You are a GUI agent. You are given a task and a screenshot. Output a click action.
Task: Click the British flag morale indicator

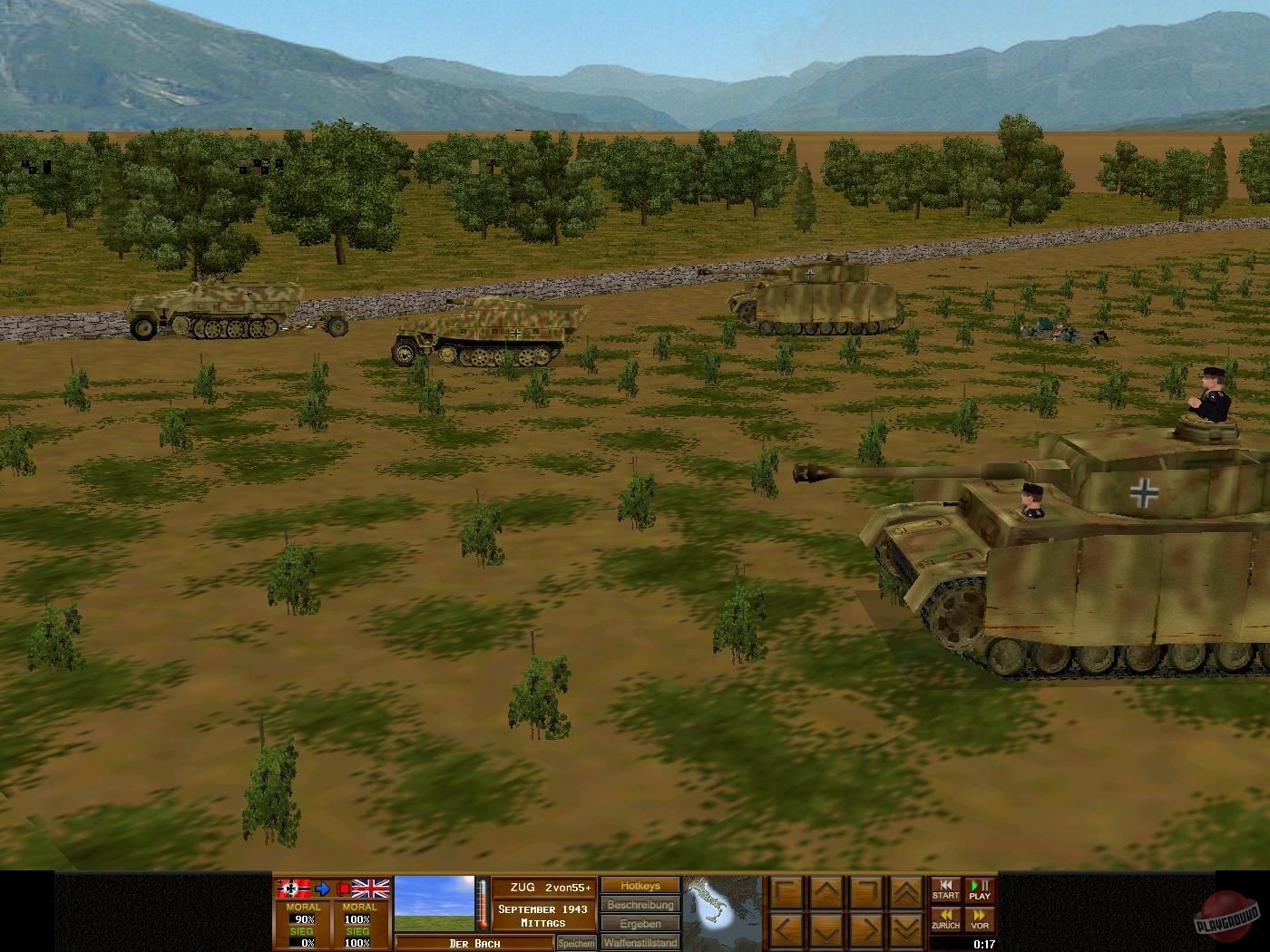[370, 888]
